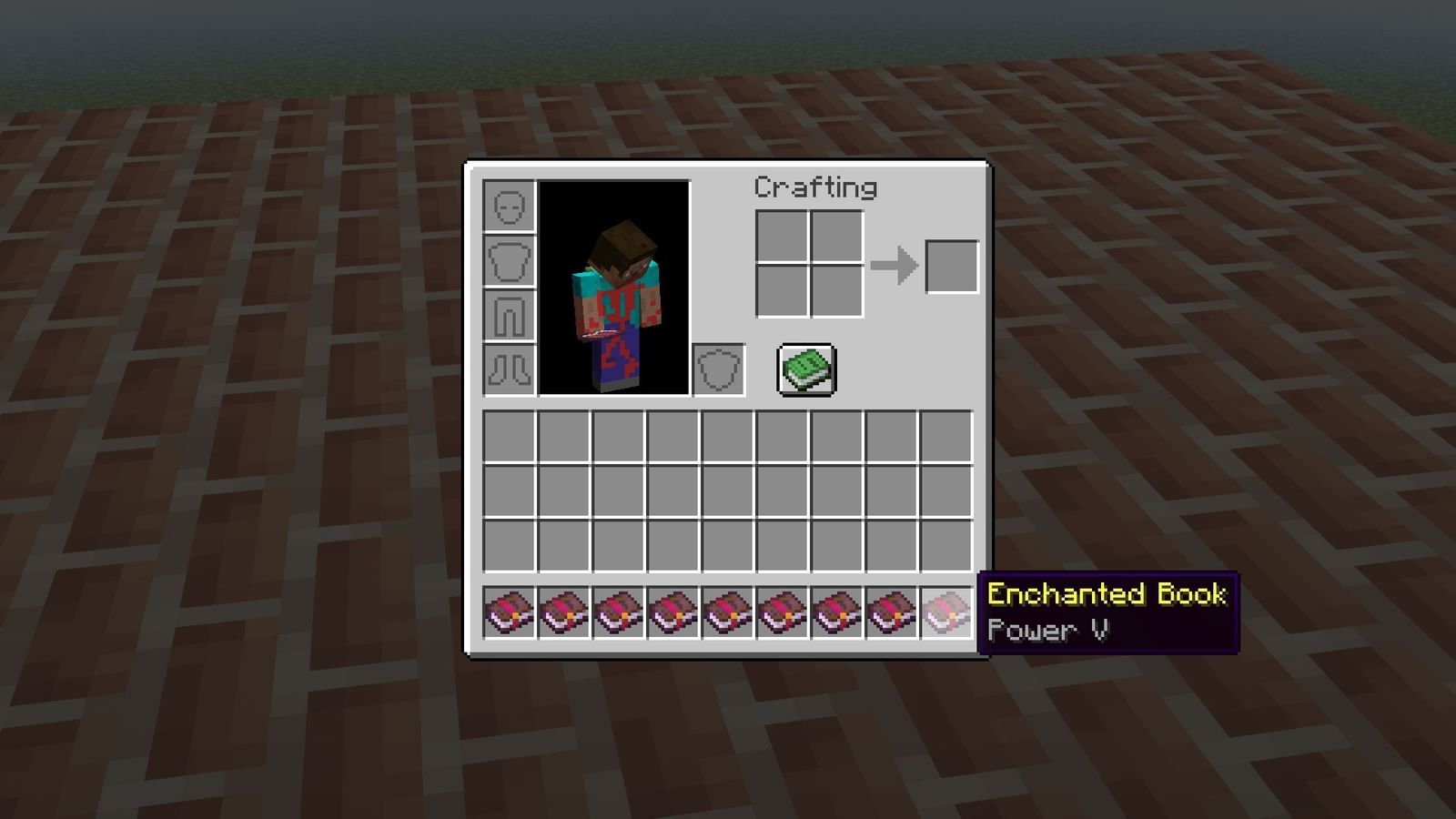
Task: Click the arrow between crafting grid and output
Action: click(894, 266)
